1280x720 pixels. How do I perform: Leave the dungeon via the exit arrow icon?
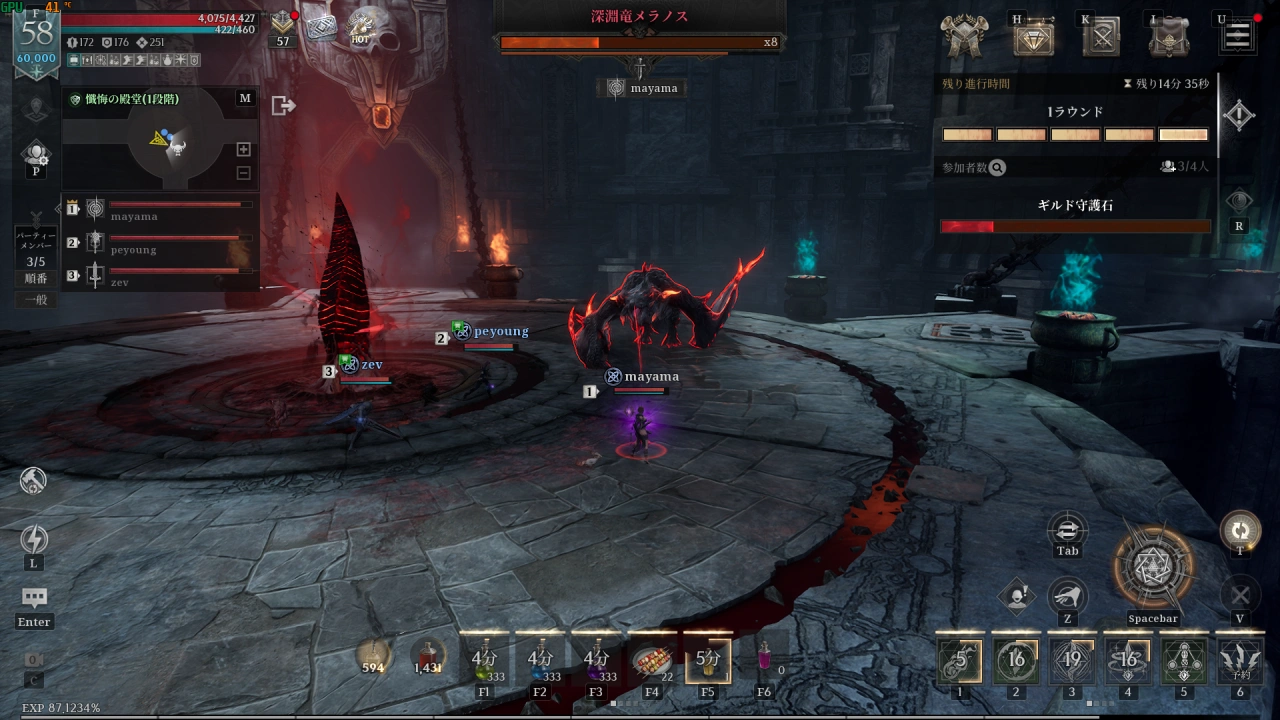(283, 105)
